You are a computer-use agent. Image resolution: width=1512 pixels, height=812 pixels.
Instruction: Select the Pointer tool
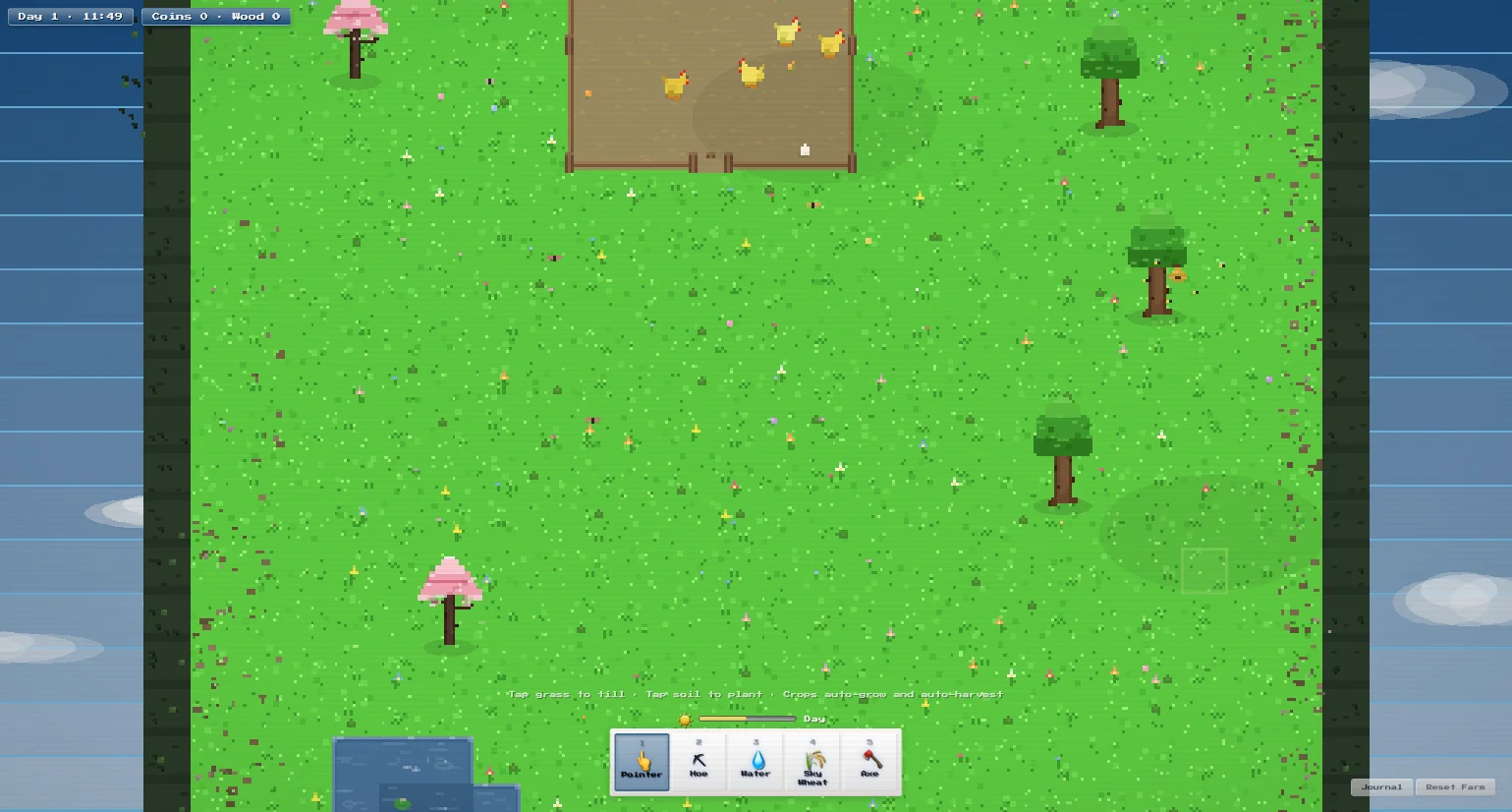641,762
